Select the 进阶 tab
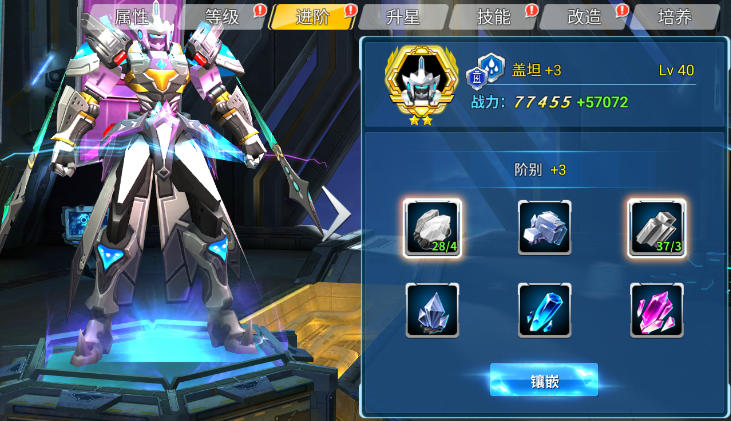The width and height of the screenshot is (731, 421). coord(312,16)
